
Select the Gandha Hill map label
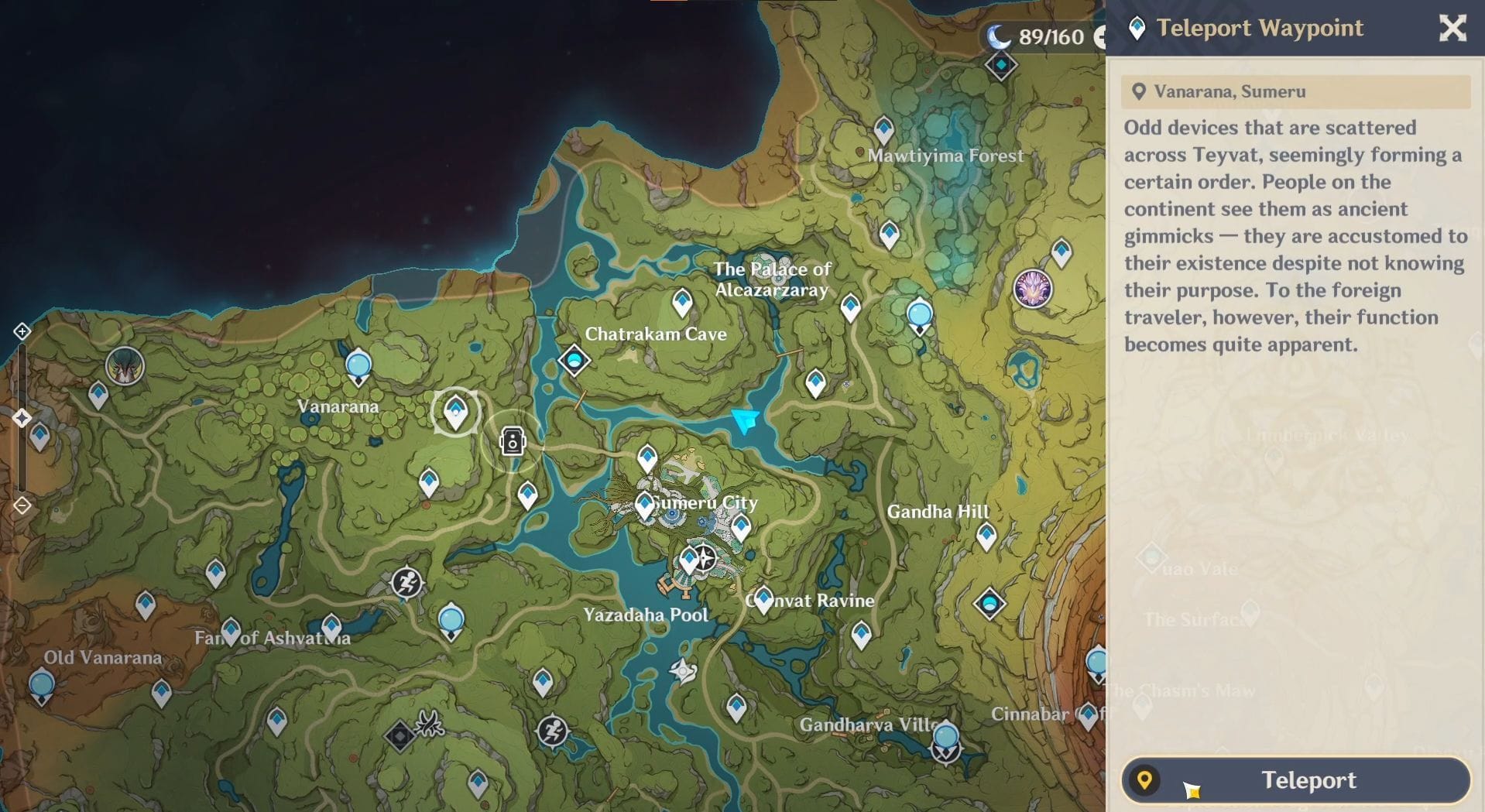[x=939, y=512]
